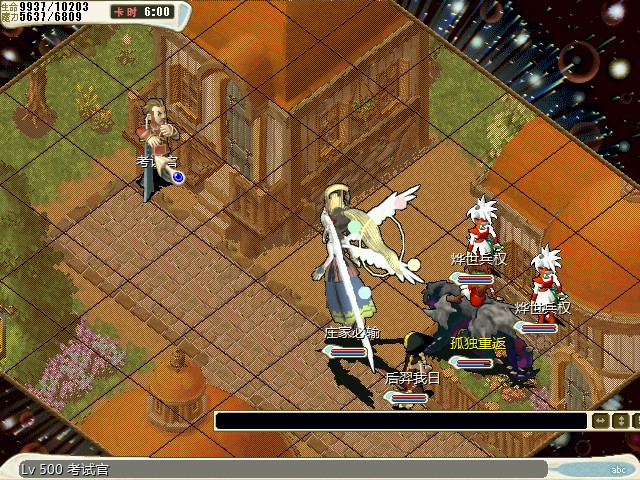Image resolution: width=640 pixels, height=480 pixels.
Task: Click the horizontal-arrows chat resize button
Action: (x=601, y=421)
